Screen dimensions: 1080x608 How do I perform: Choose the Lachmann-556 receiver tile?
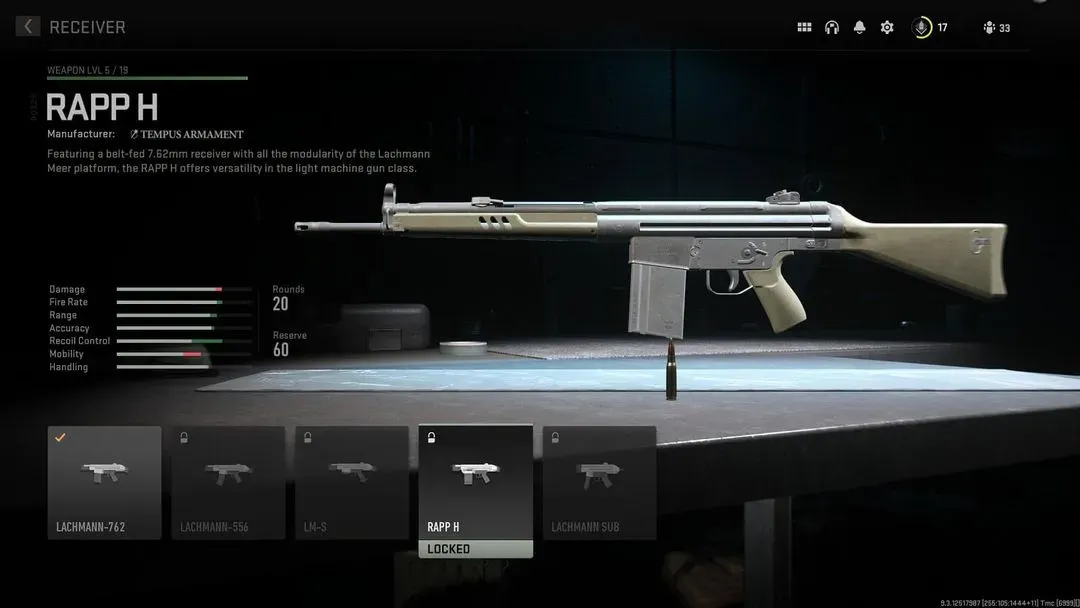(228, 483)
